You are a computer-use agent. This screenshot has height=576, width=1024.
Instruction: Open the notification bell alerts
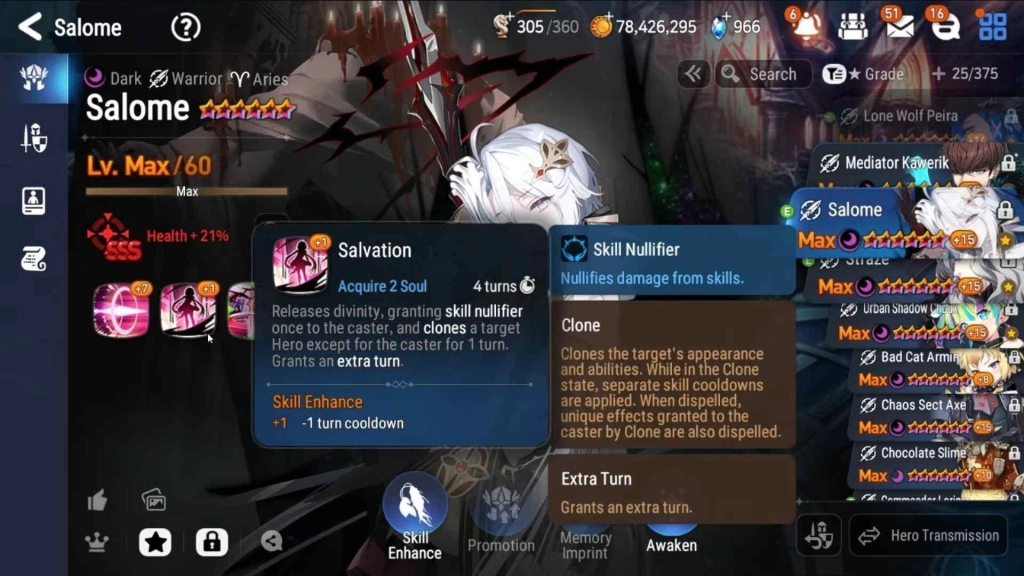point(805,27)
